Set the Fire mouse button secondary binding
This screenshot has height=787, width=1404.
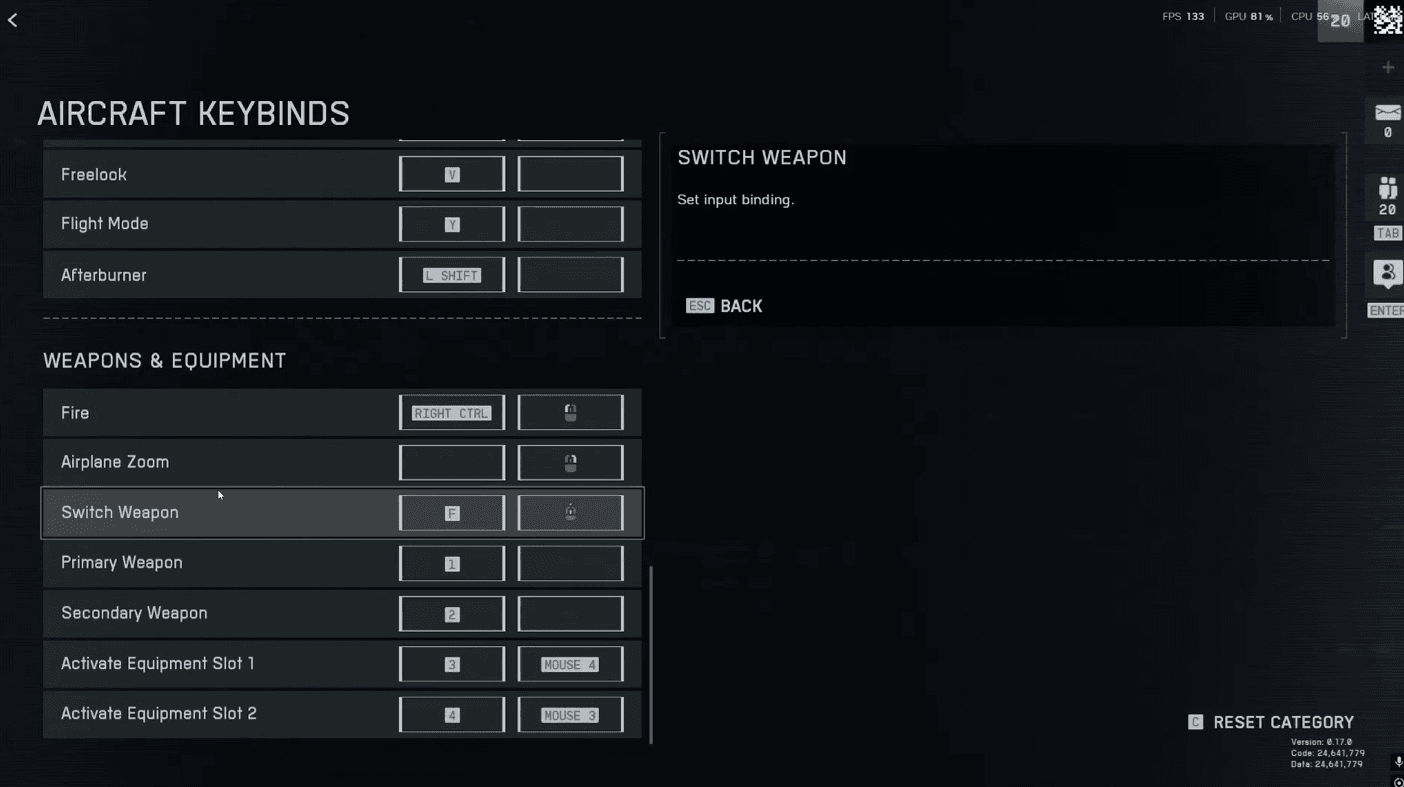tap(570, 413)
